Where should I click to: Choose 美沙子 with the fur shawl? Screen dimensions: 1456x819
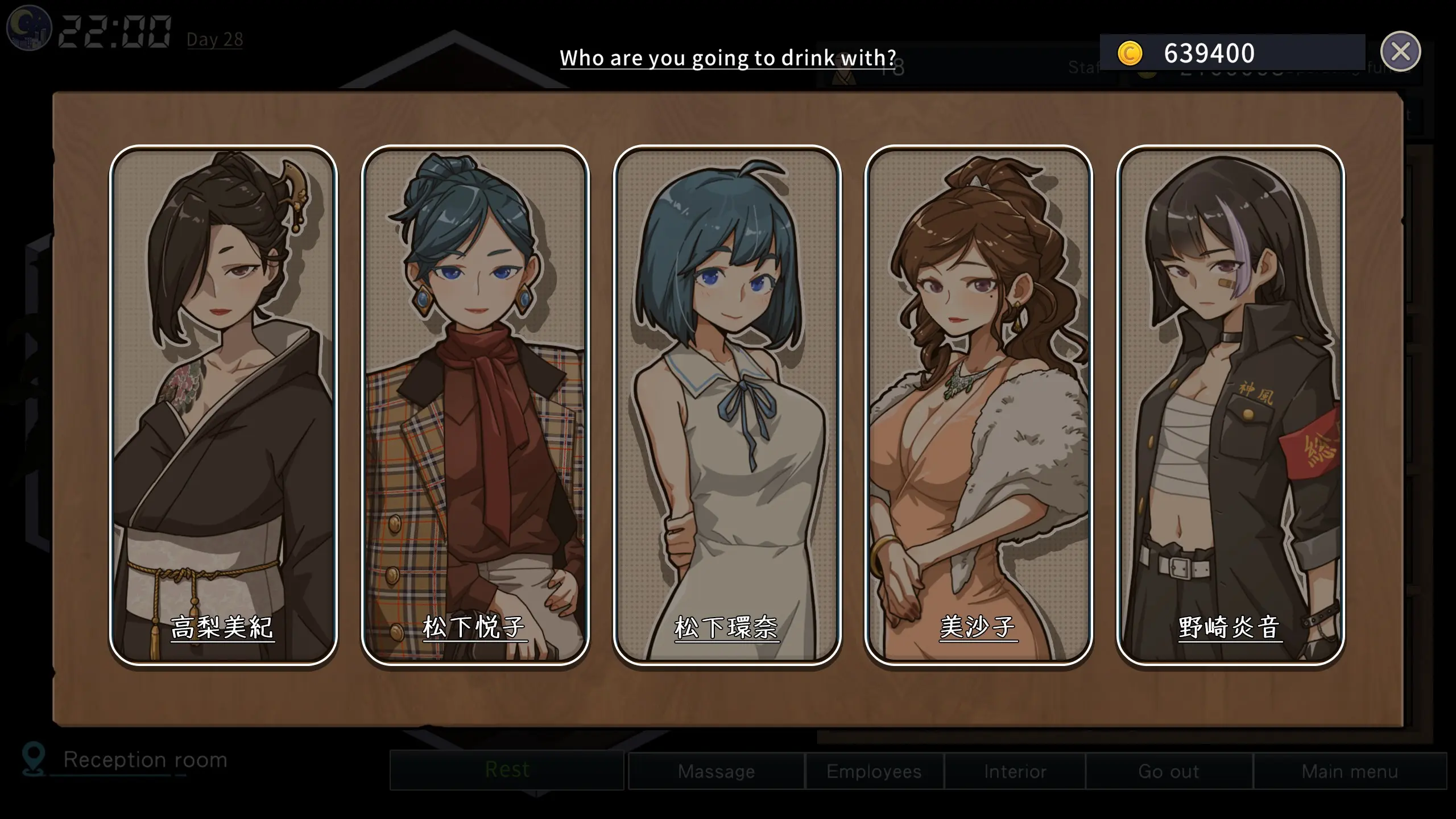pyautogui.click(x=978, y=405)
